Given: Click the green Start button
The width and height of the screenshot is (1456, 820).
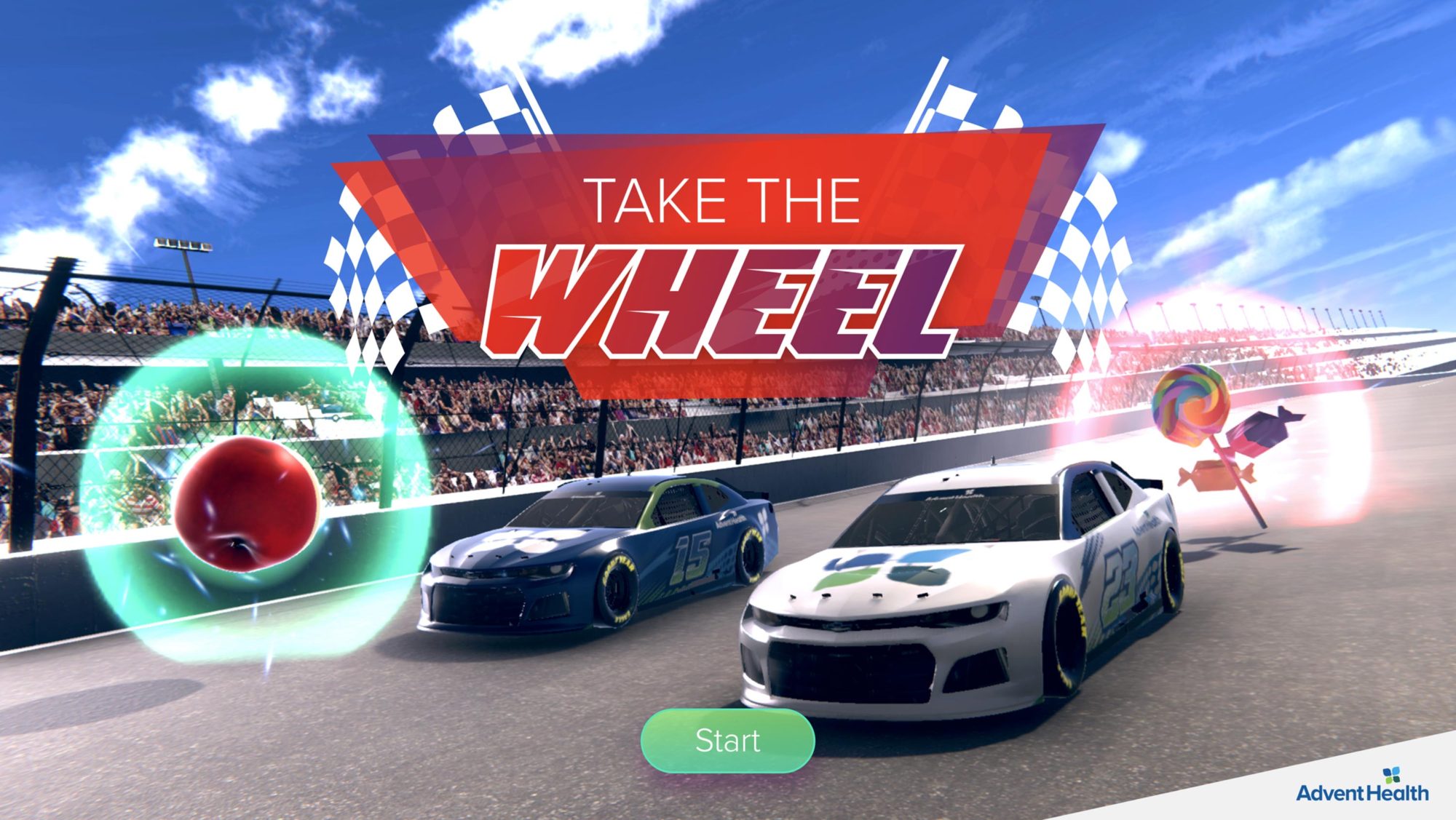Looking at the screenshot, I should pos(727,741).
